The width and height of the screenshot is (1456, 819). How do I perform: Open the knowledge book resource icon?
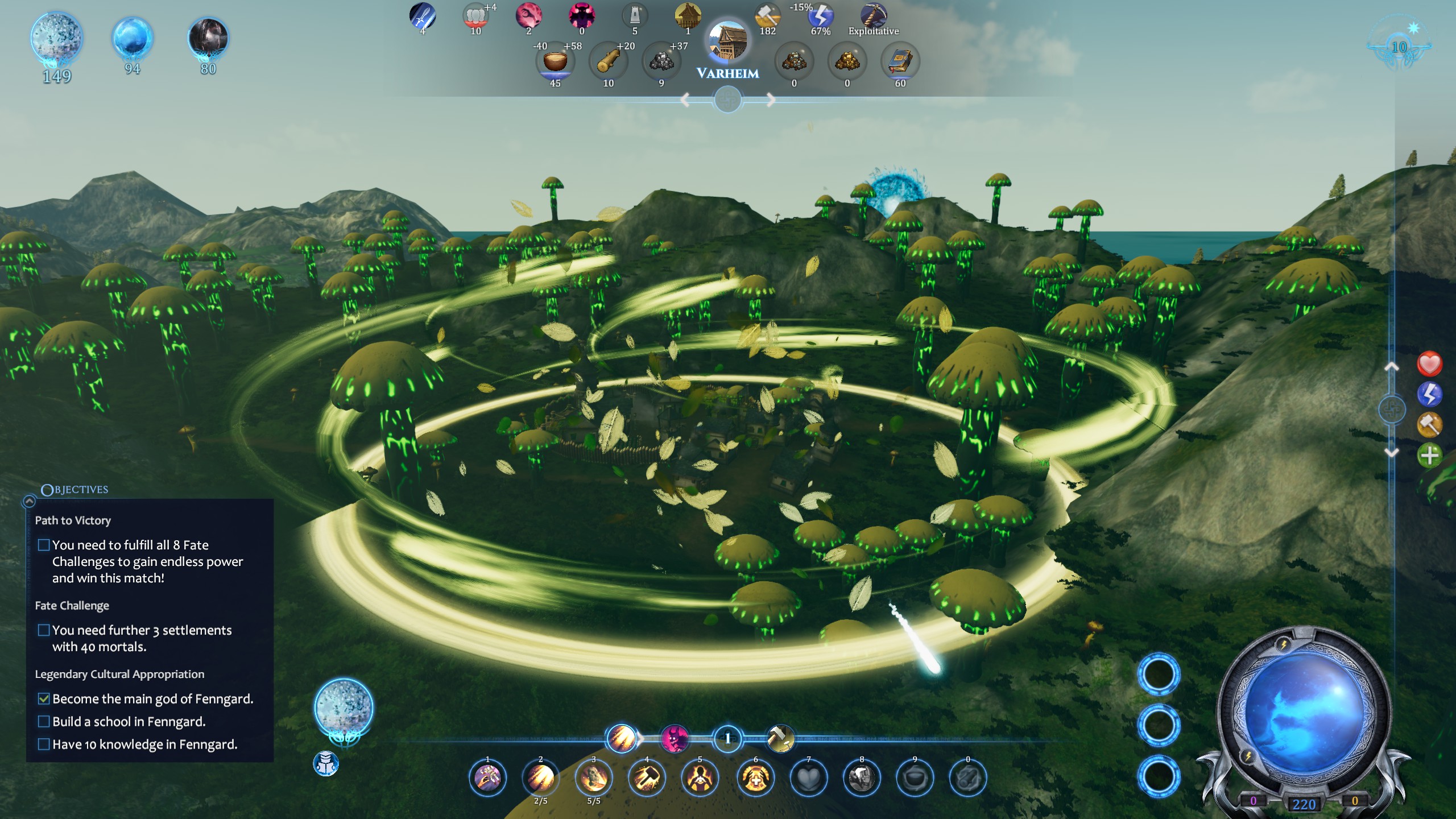click(900, 61)
